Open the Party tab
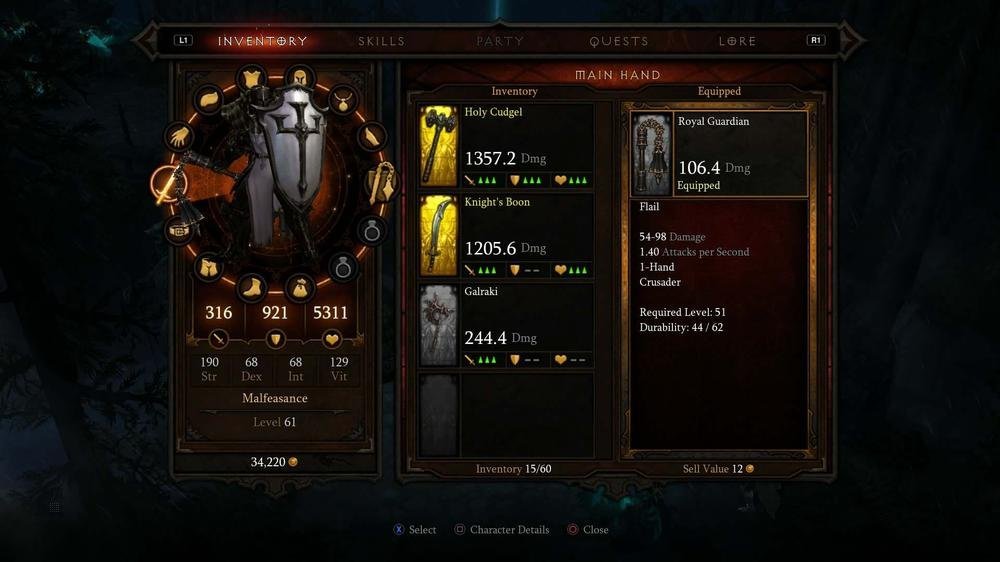1000x562 pixels. click(x=500, y=41)
